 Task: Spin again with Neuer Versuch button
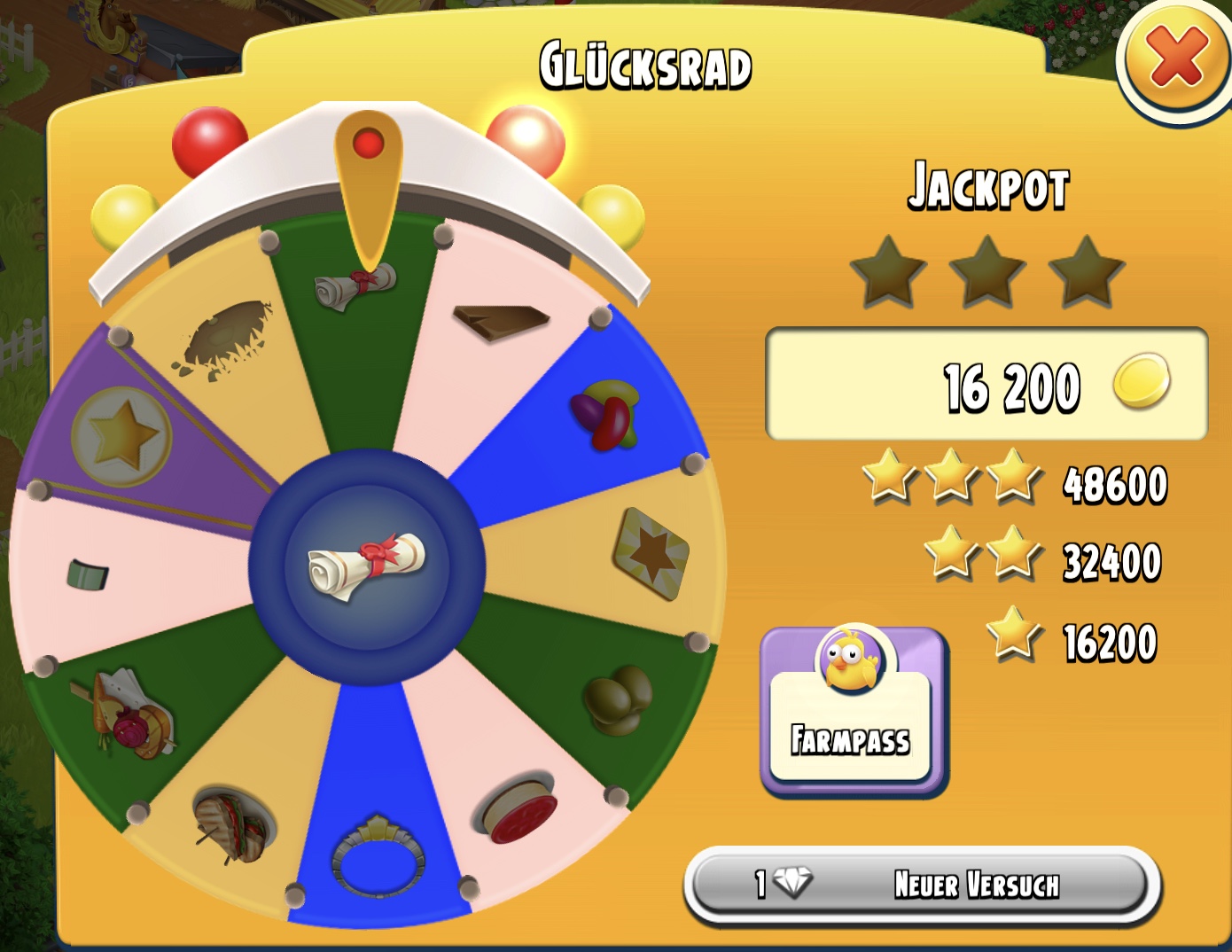coord(922,884)
